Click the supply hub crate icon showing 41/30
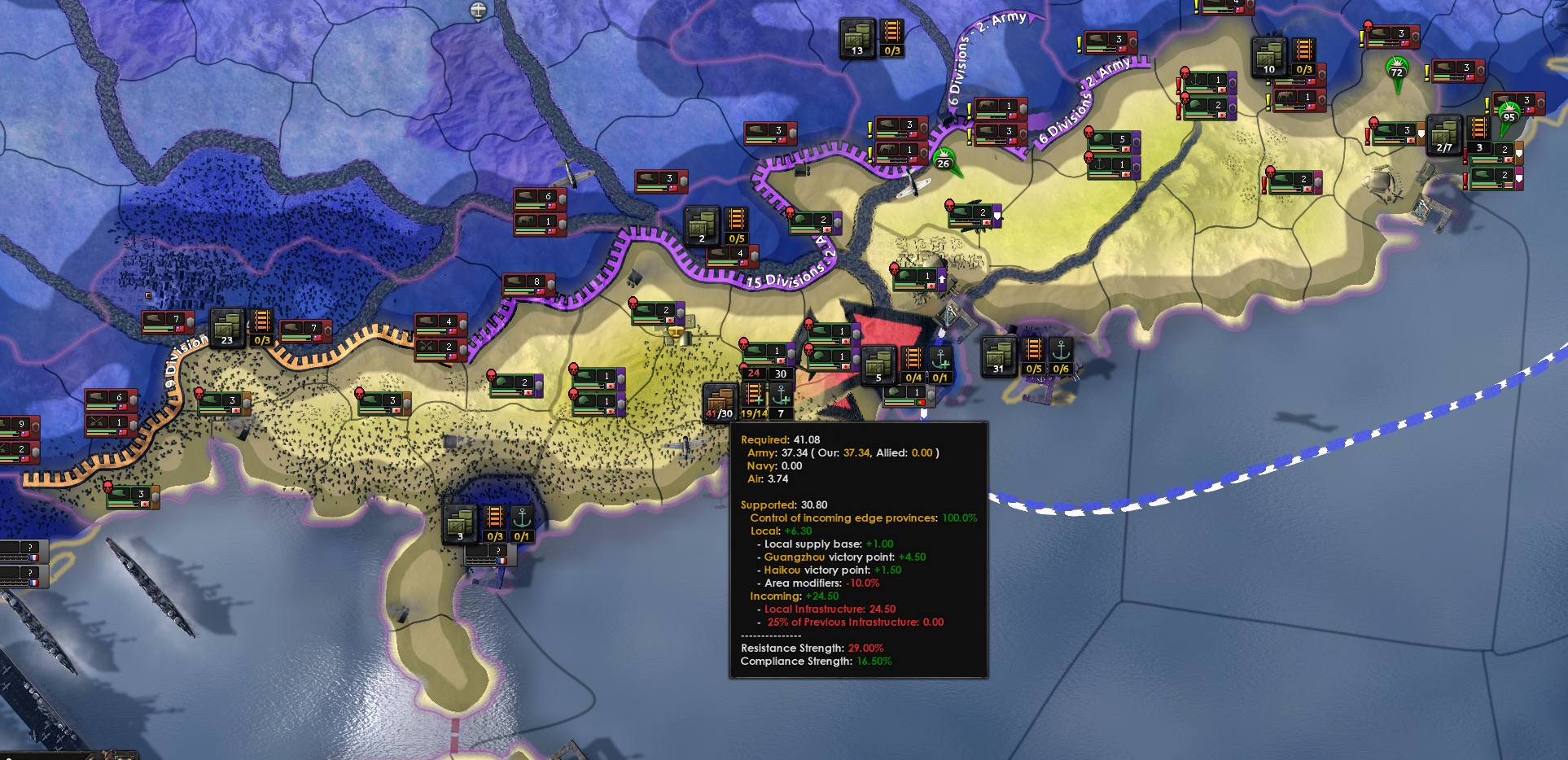 click(717, 400)
